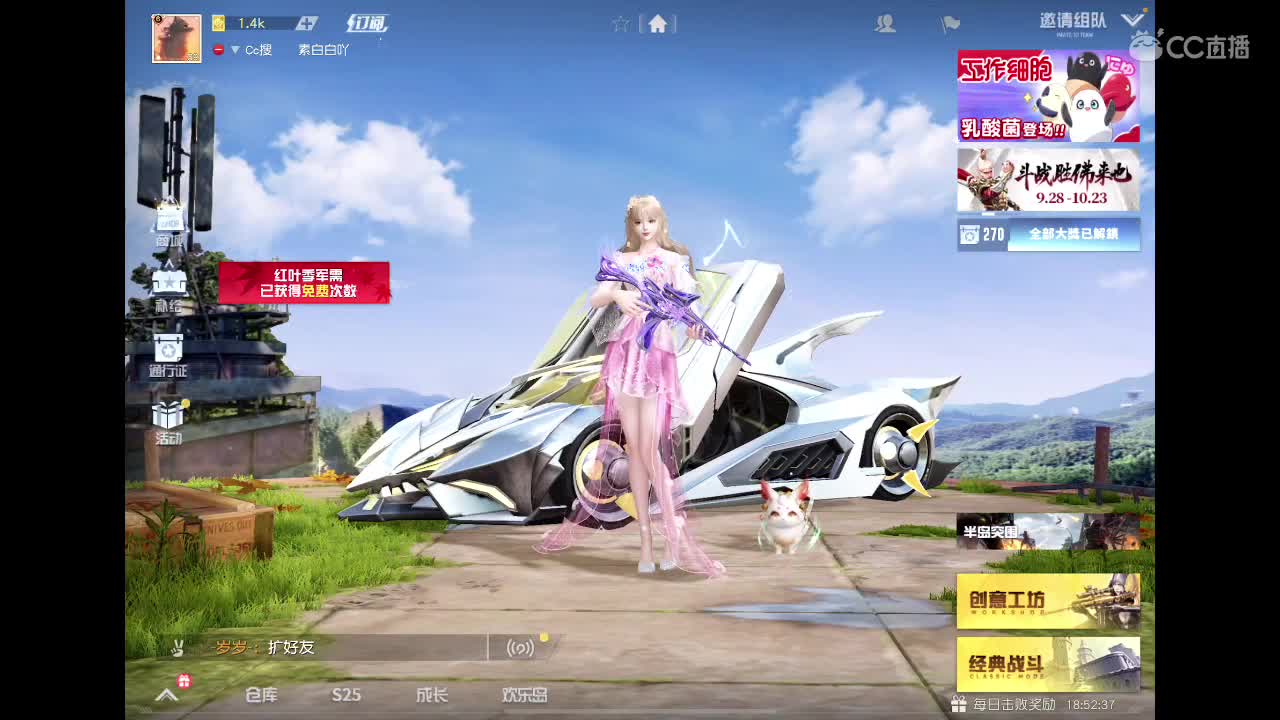Open the friends list icon at the top

pos(884,24)
